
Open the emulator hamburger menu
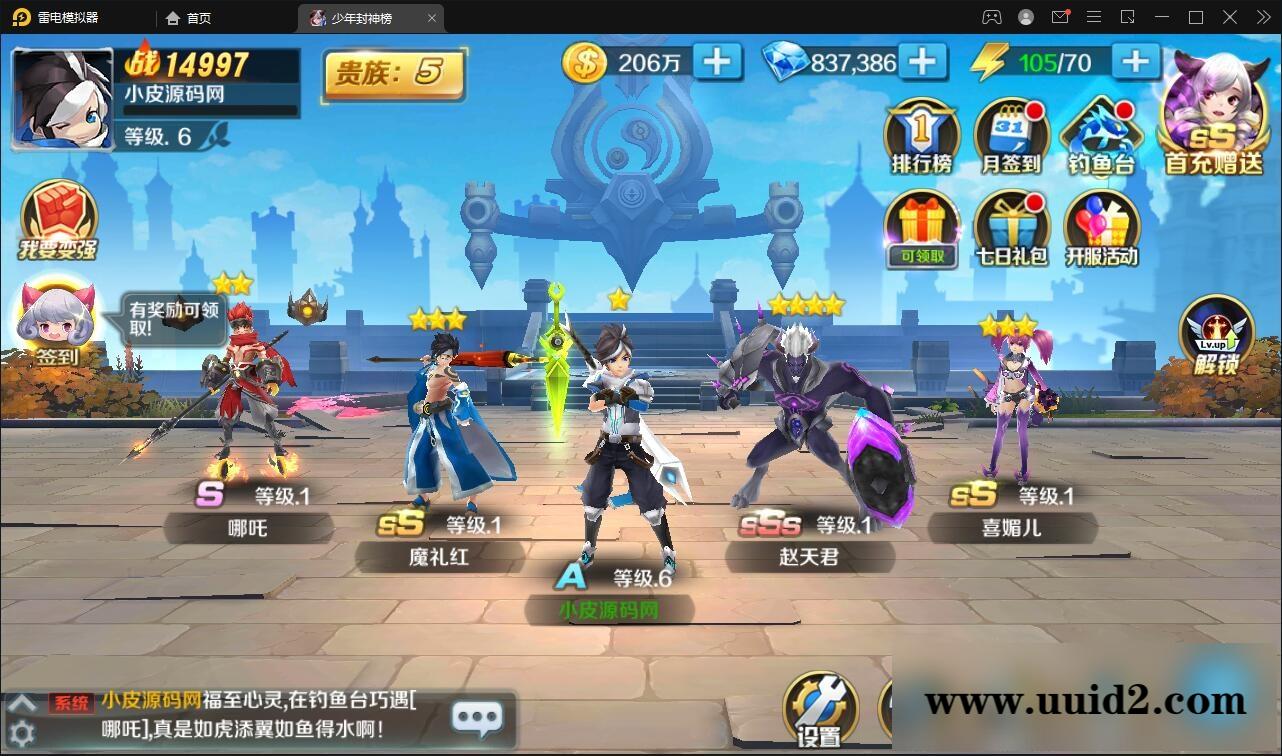(x=1094, y=17)
